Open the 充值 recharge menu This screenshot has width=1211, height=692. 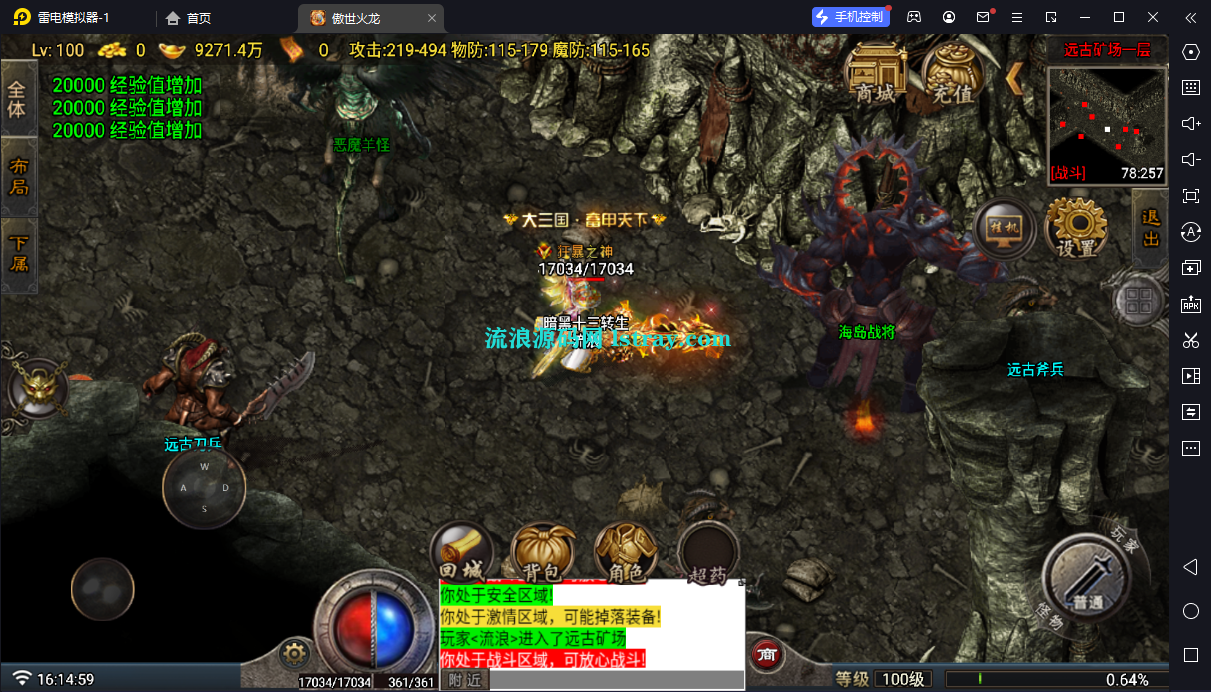(x=951, y=75)
